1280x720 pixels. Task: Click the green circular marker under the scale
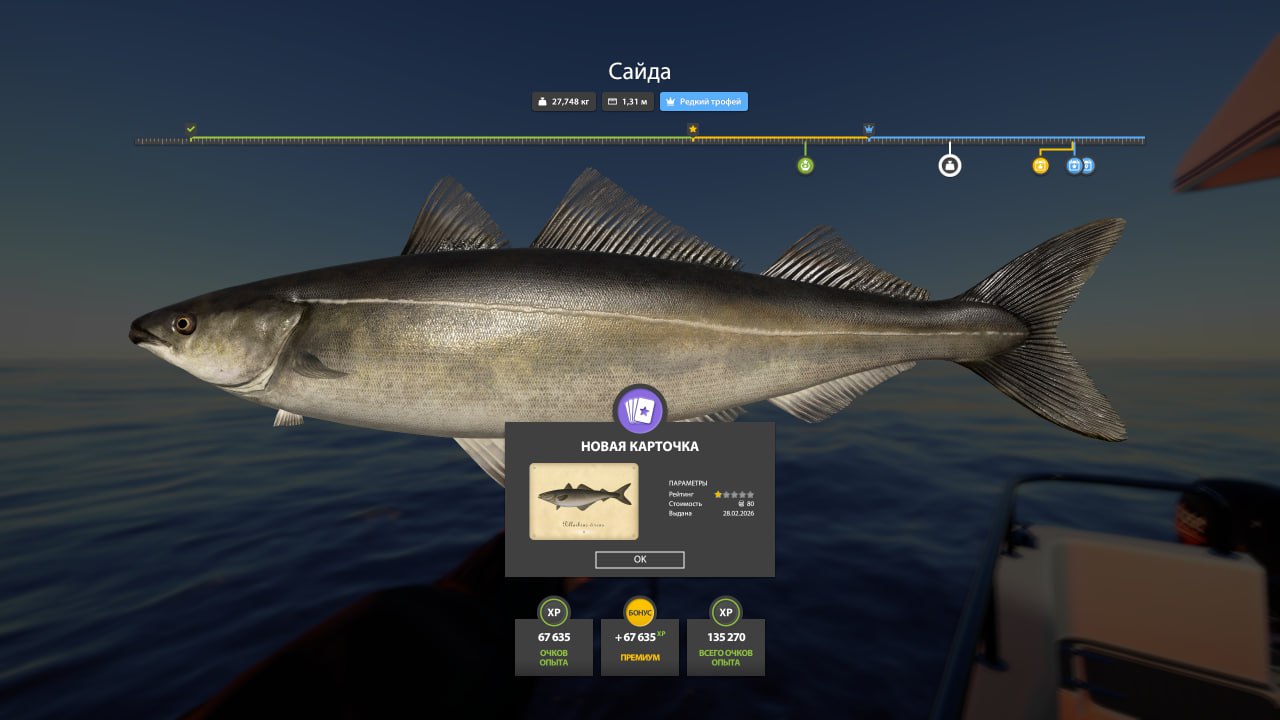coord(806,166)
